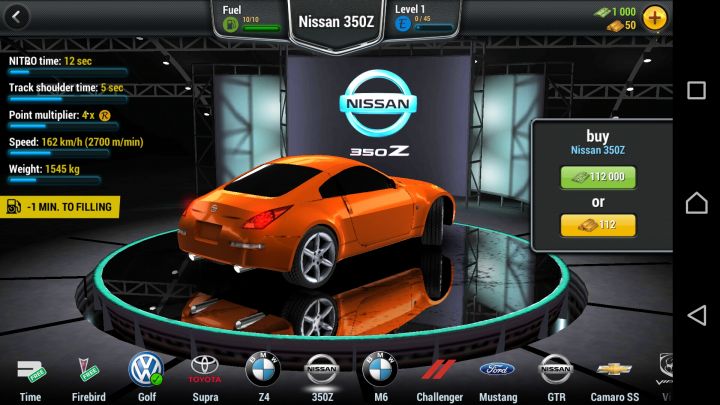This screenshot has height=405, width=720.
Task: Go back using the arrow button
Action: (x=17, y=16)
